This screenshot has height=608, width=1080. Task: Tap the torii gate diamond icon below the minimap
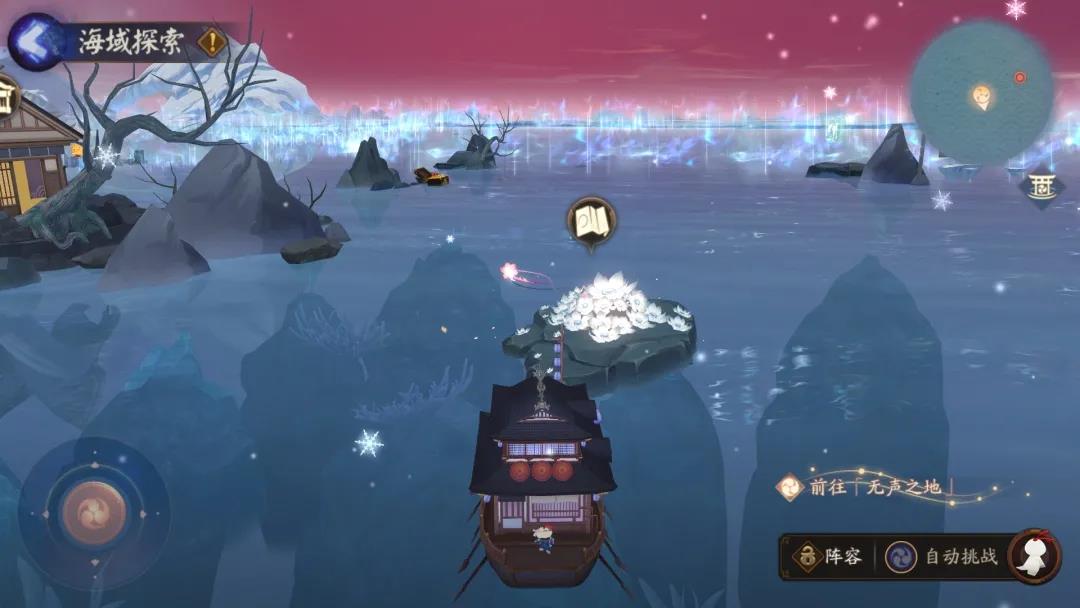1041,187
